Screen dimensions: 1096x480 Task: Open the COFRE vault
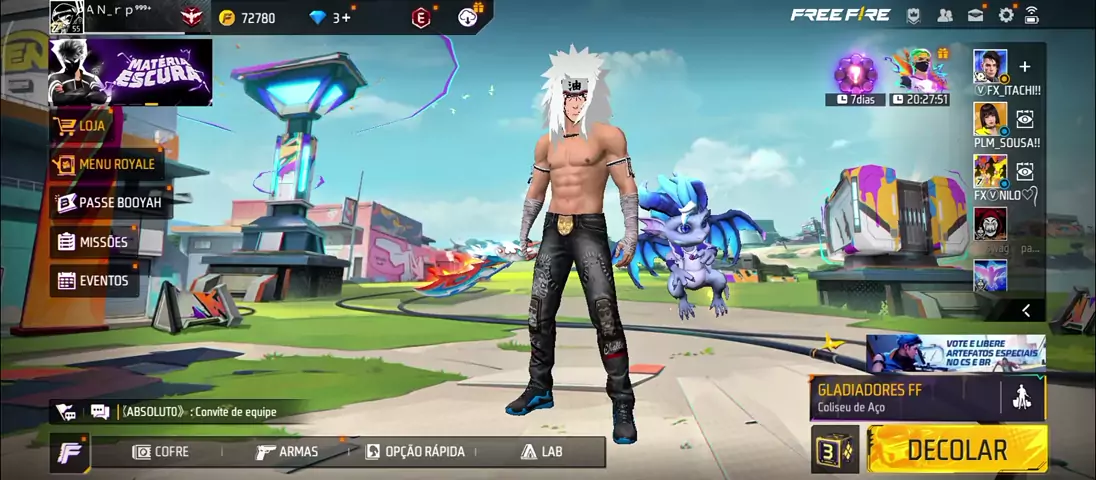(x=161, y=452)
